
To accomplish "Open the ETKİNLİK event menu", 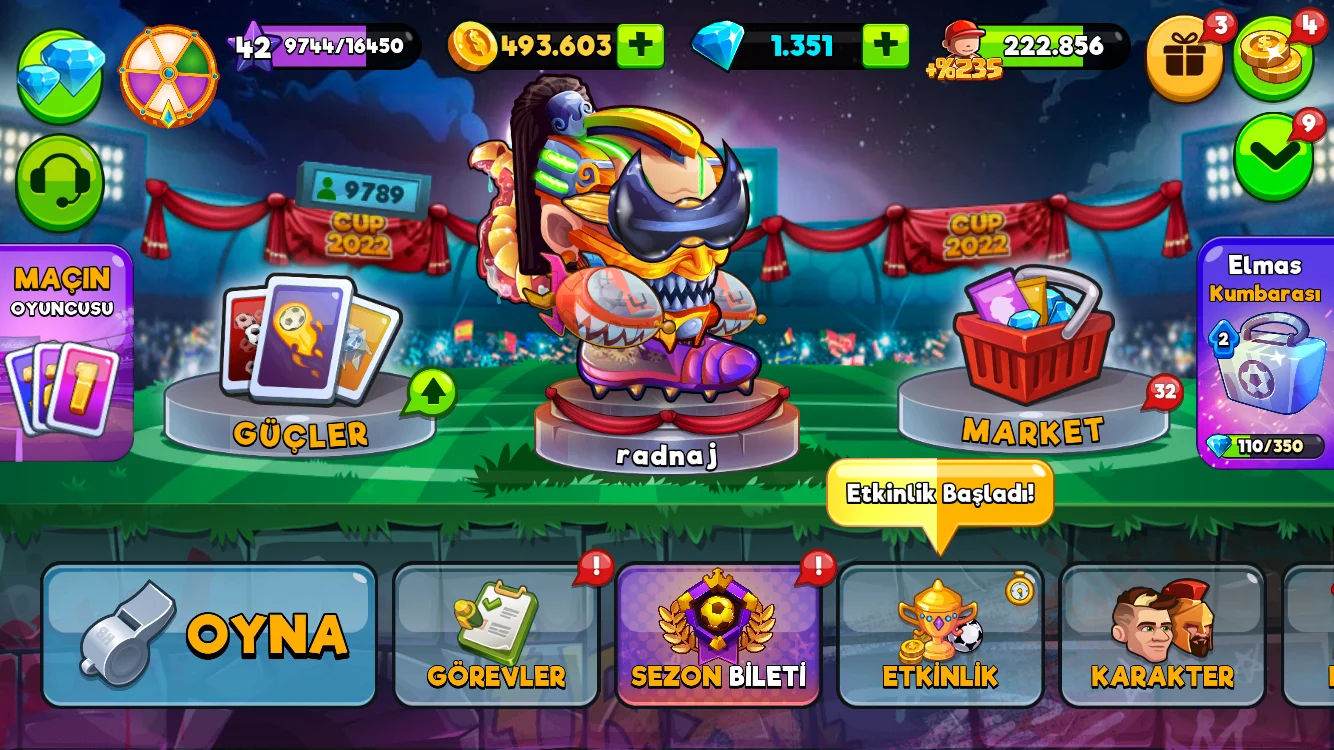I will click(x=940, y=635).
